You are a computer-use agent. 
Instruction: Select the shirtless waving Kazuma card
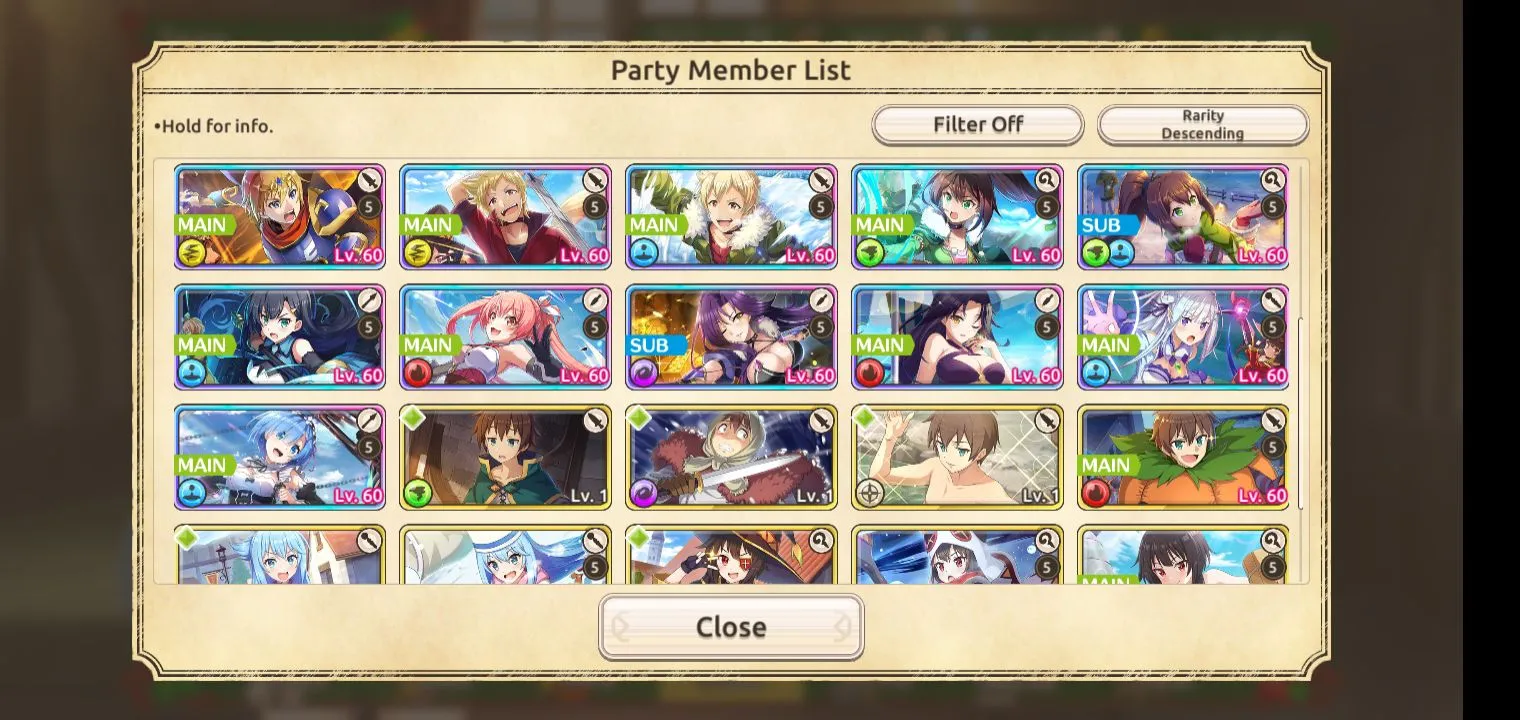pyautogui.click(x=957, y=457)
